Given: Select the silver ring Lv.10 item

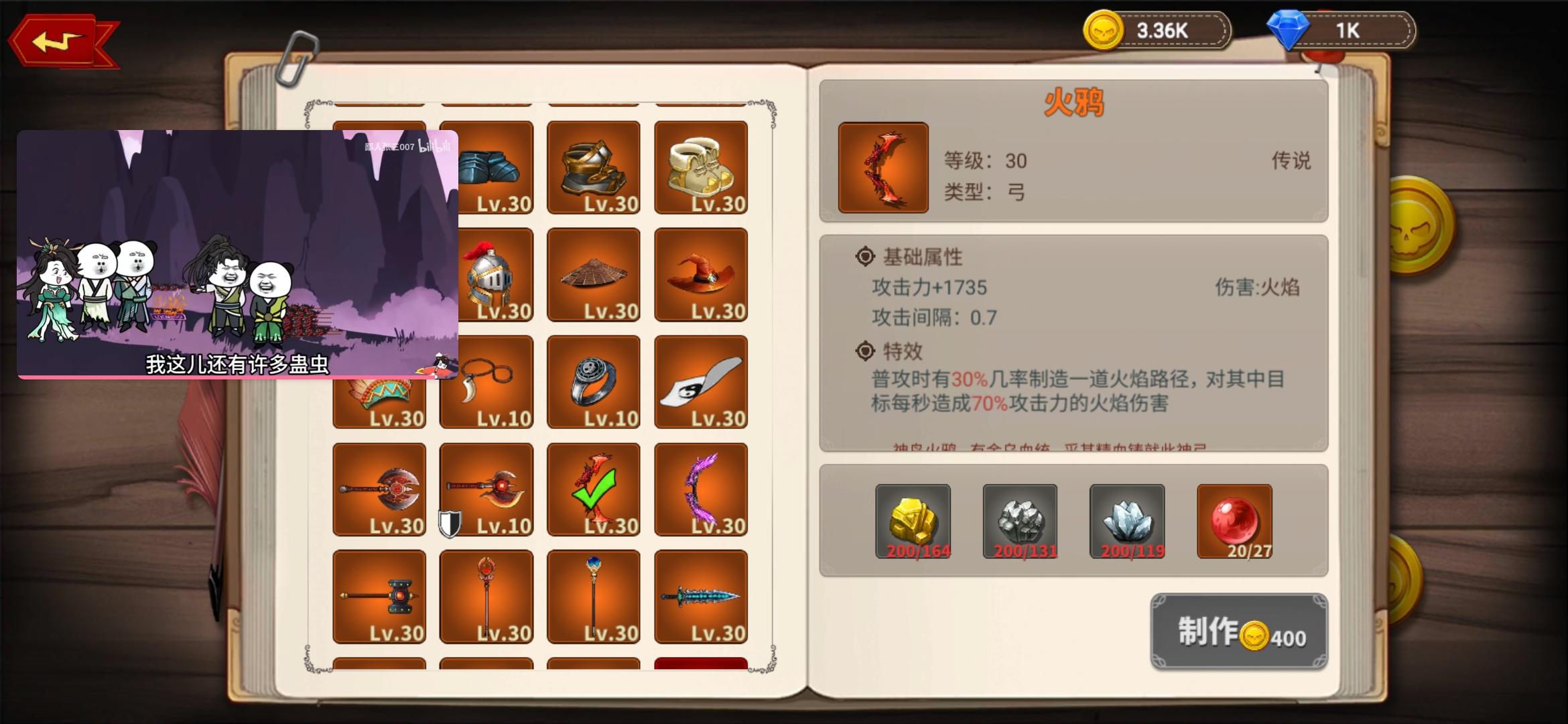Looking at the screenshot, I should (x=594, y=382).
